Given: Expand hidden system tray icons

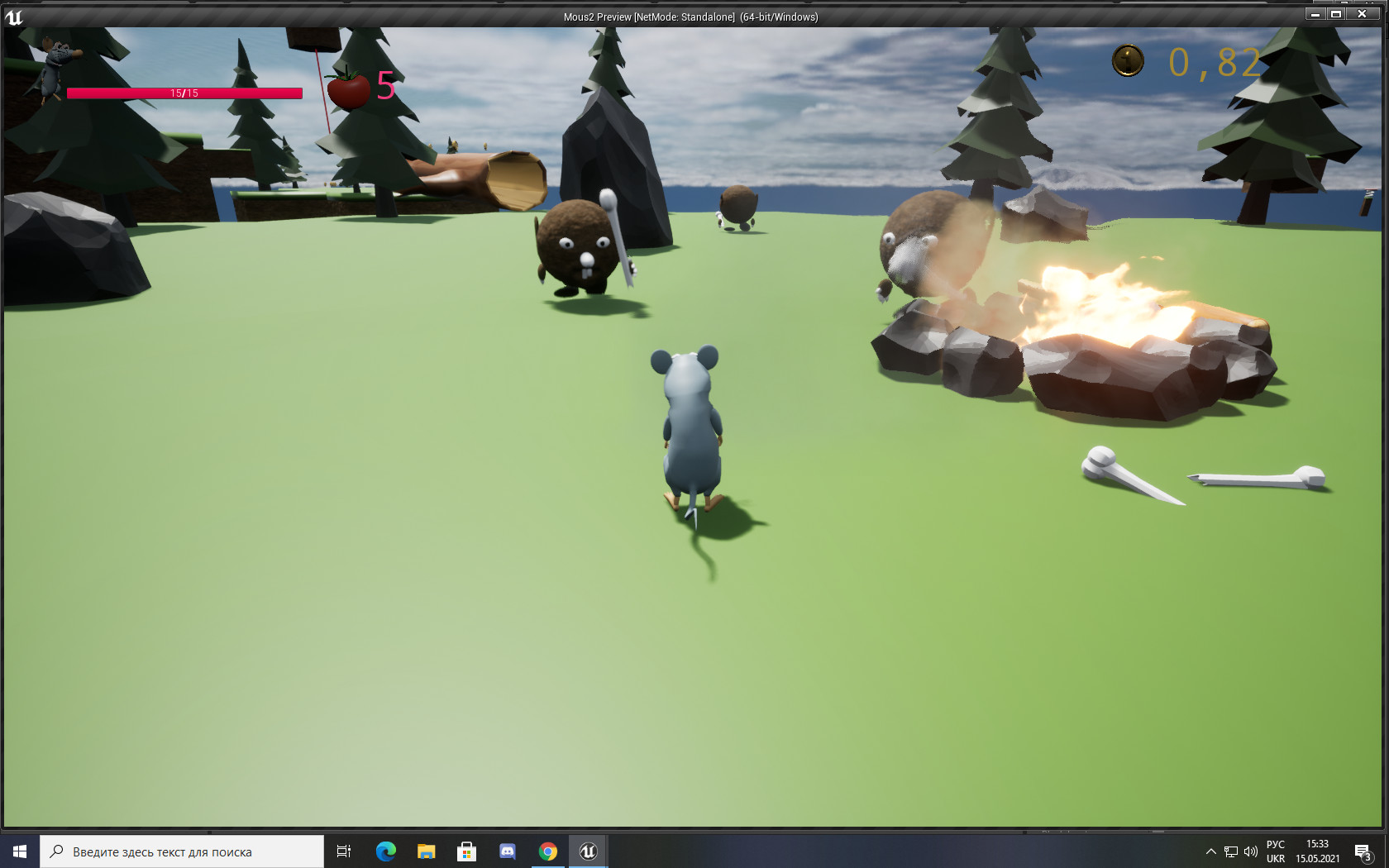Looking at the screenshot, I should click(1210, 851).
